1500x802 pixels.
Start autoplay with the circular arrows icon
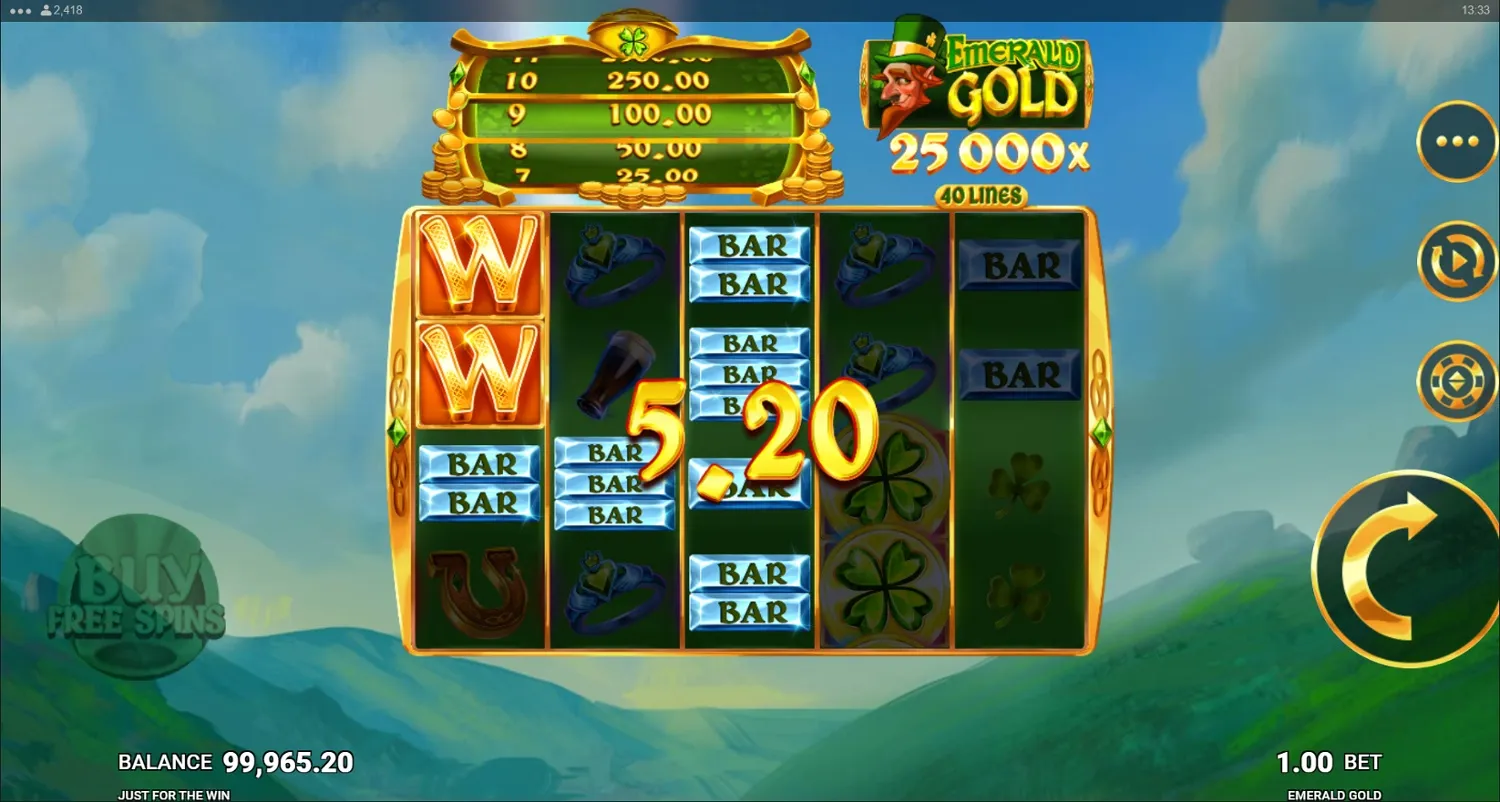coord(1456,260)
